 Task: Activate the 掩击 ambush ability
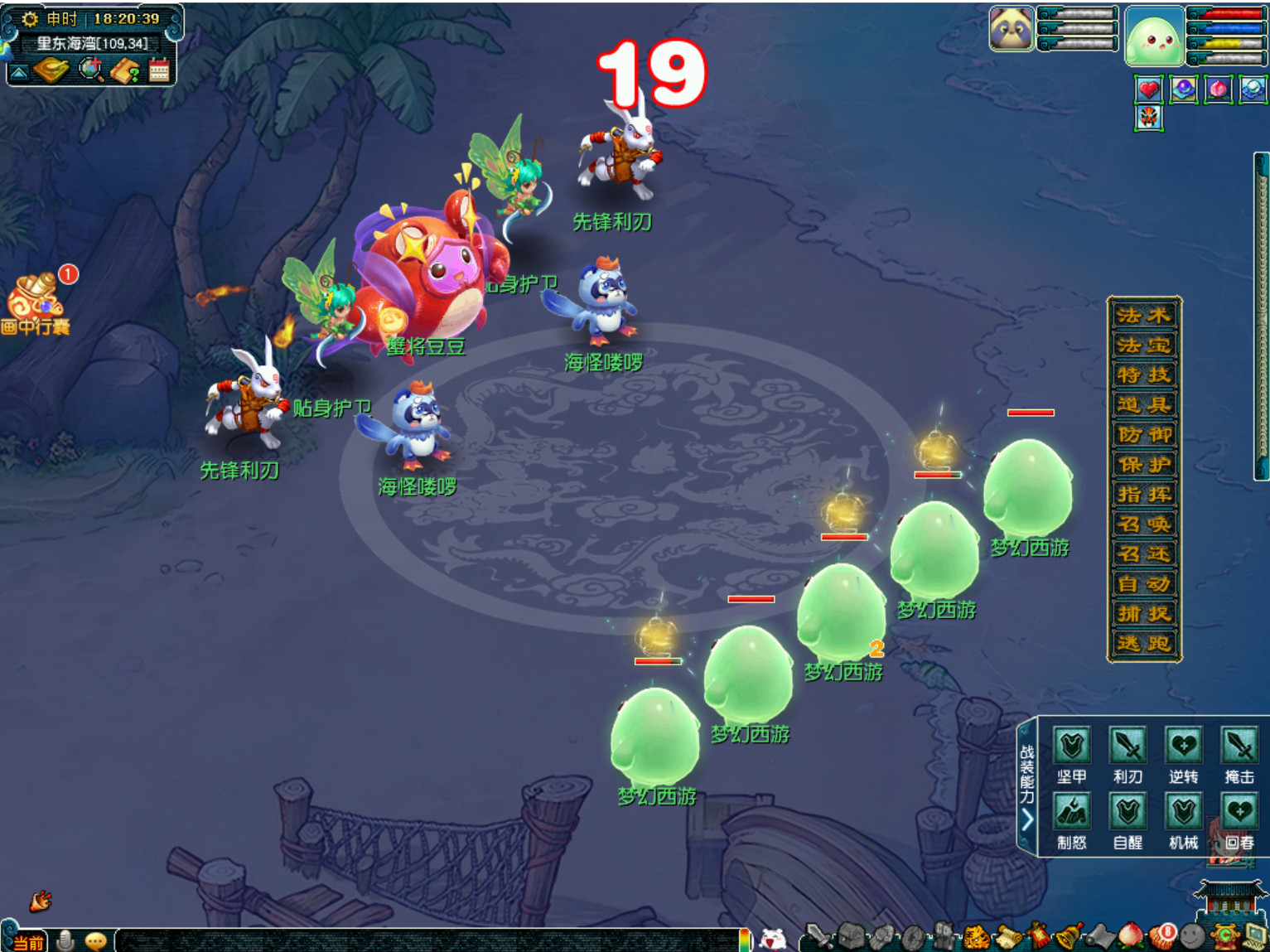[1239, 746]
